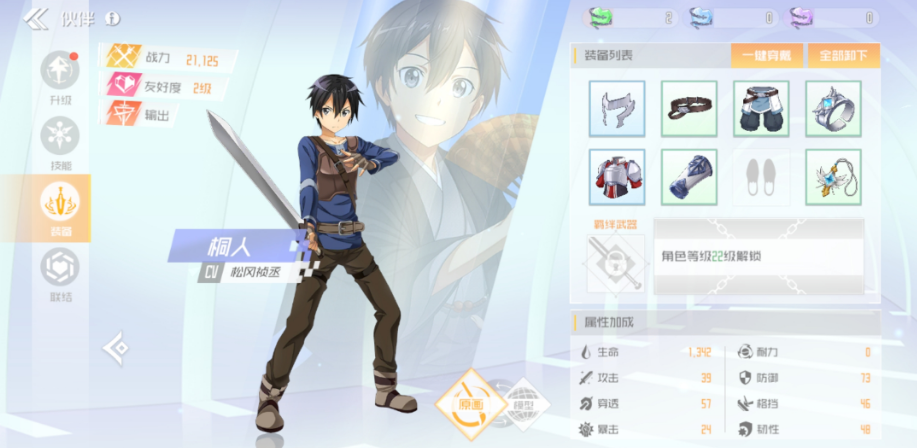Select the silver ring equipment slot
The height and width of the screenshot is (448, 917).
(833, 109)
